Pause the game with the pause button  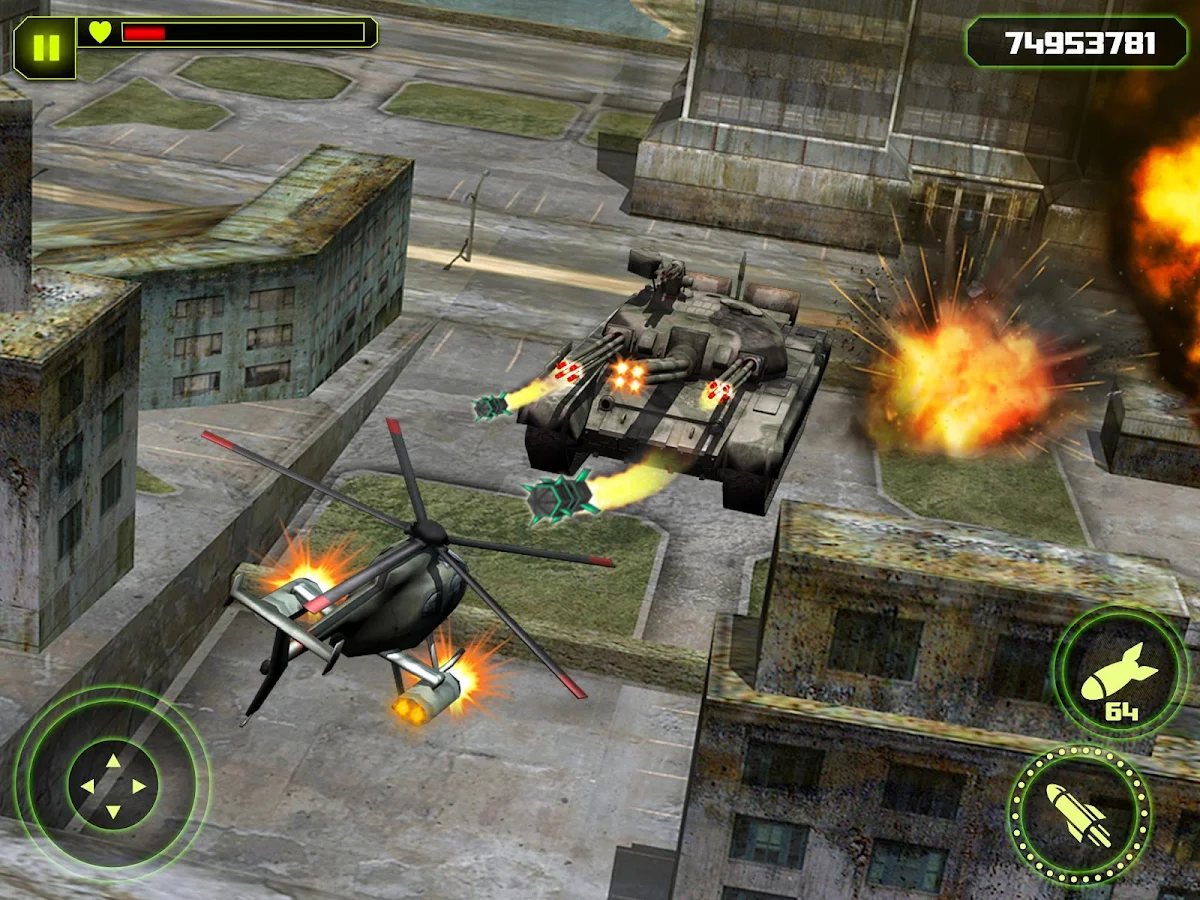pos(45,47)
